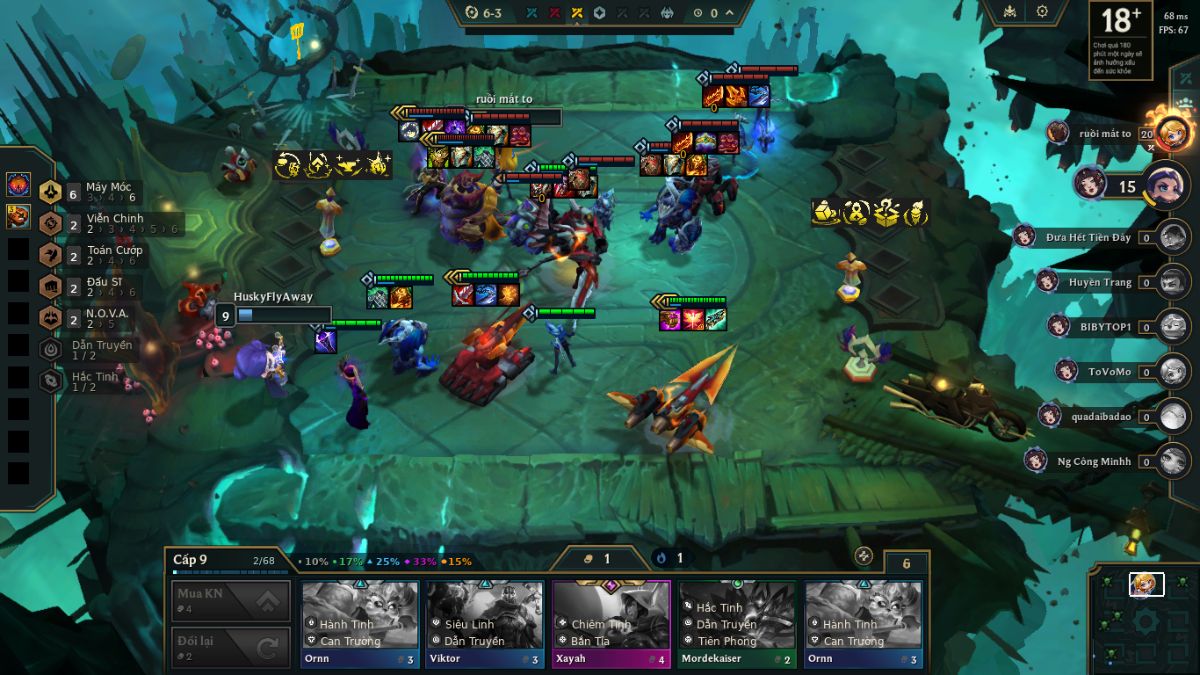The image size is (1200, 675).
Task: View player ruồi mát to's board
Action: tap(1105, 133)
